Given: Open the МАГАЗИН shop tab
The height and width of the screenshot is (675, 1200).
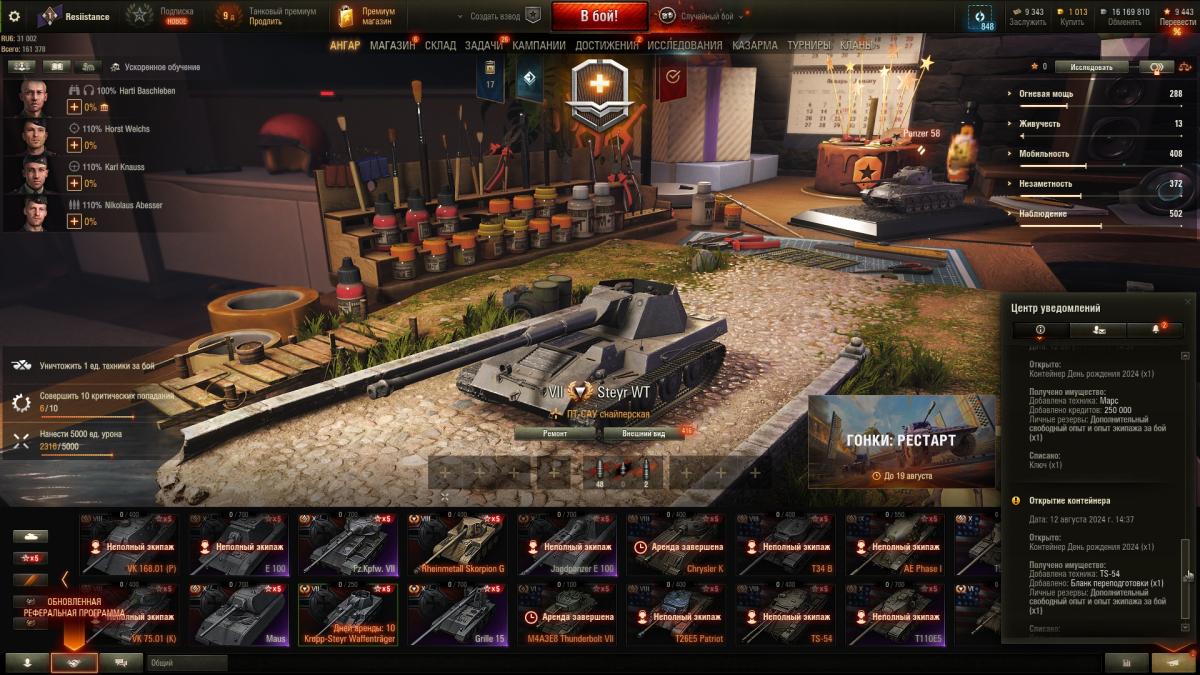Looking at the screenshot, I should pos(392,45).
